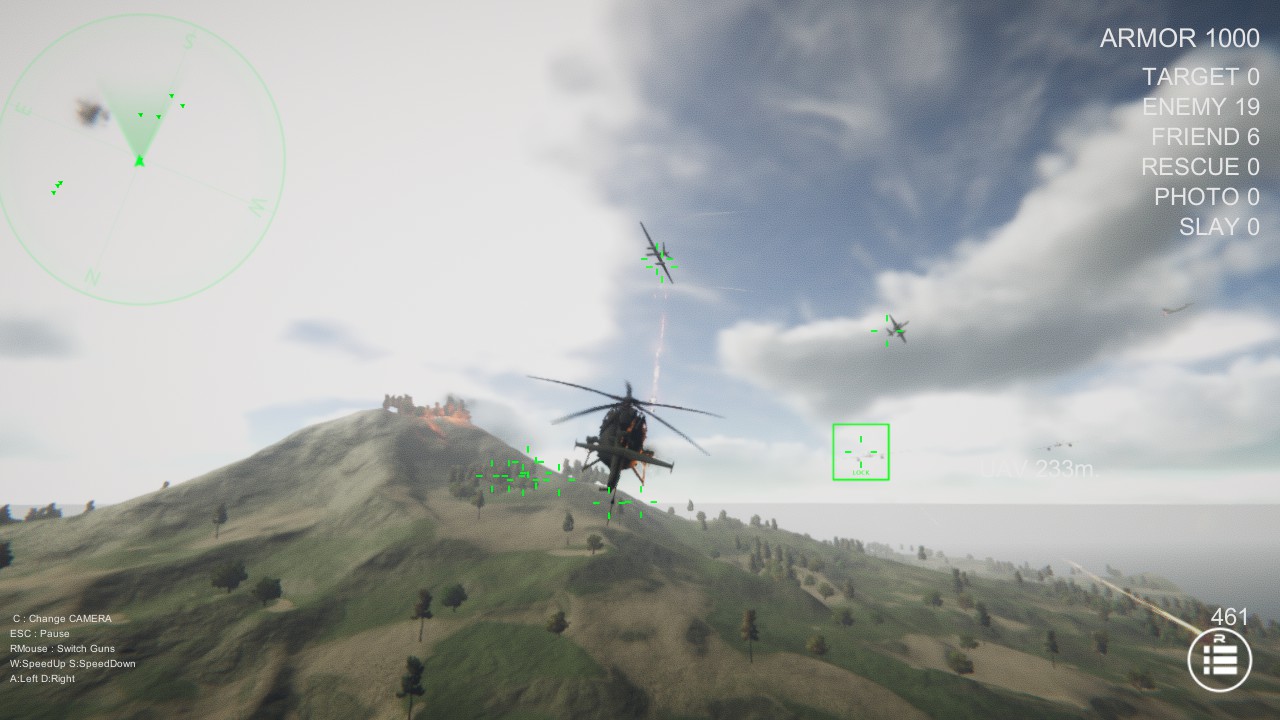Click the FRIEND 6 status line
This screenshot has height=720, width=1280.
[x=1205, y=137]
